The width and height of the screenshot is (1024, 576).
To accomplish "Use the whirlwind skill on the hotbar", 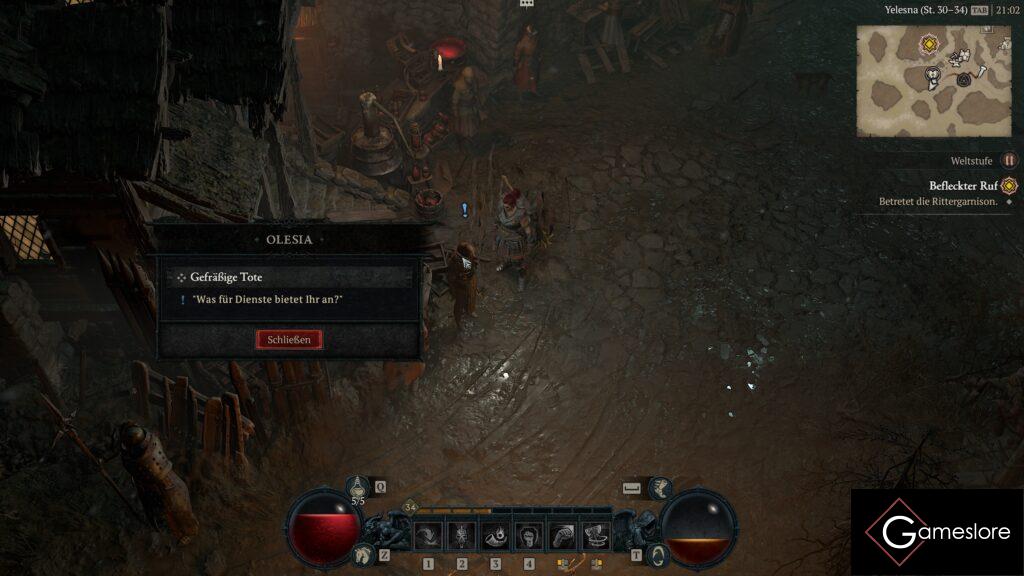I will click(x=596, y=535).
